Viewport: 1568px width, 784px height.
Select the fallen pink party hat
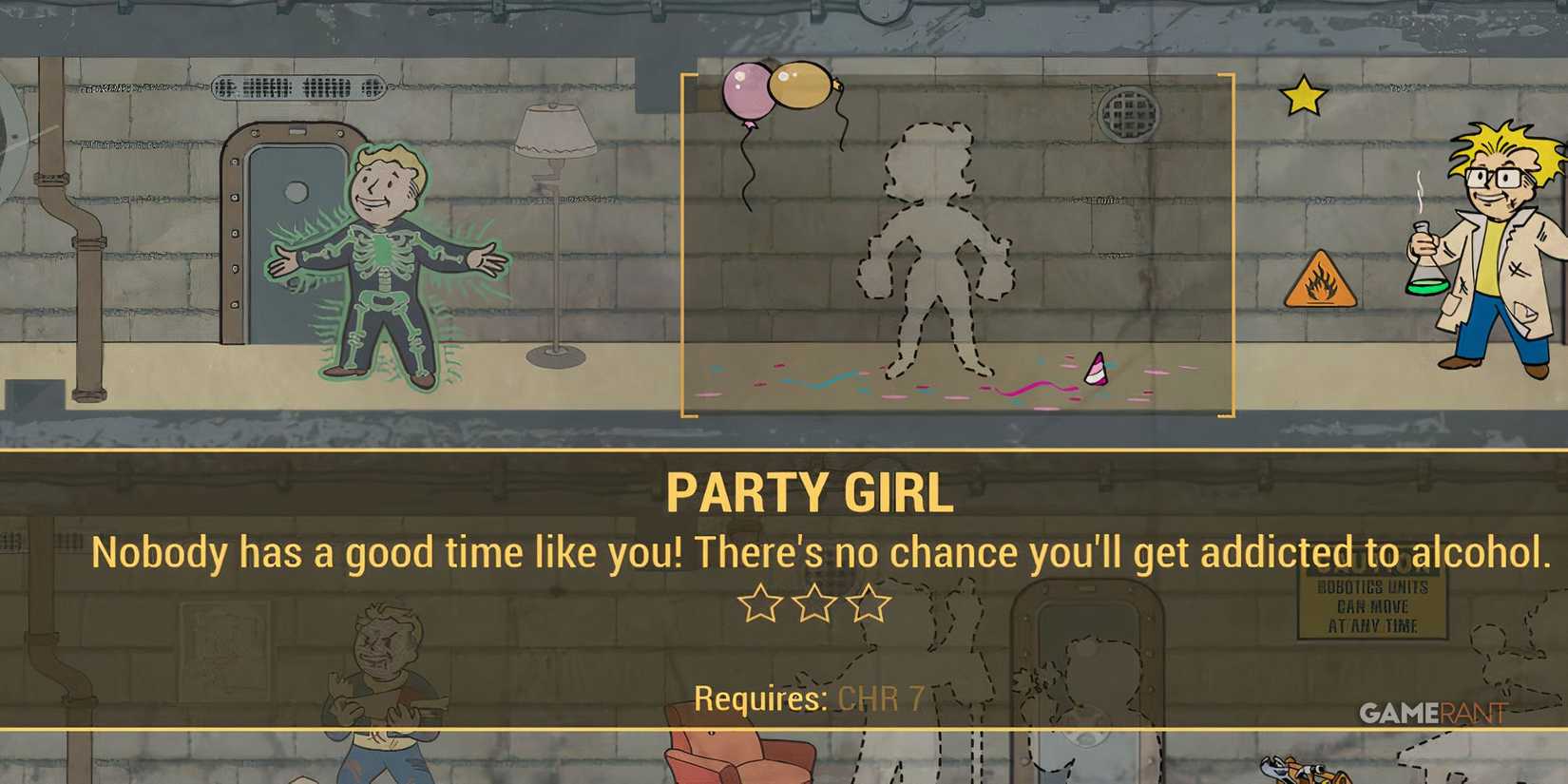pos(1095,371)
